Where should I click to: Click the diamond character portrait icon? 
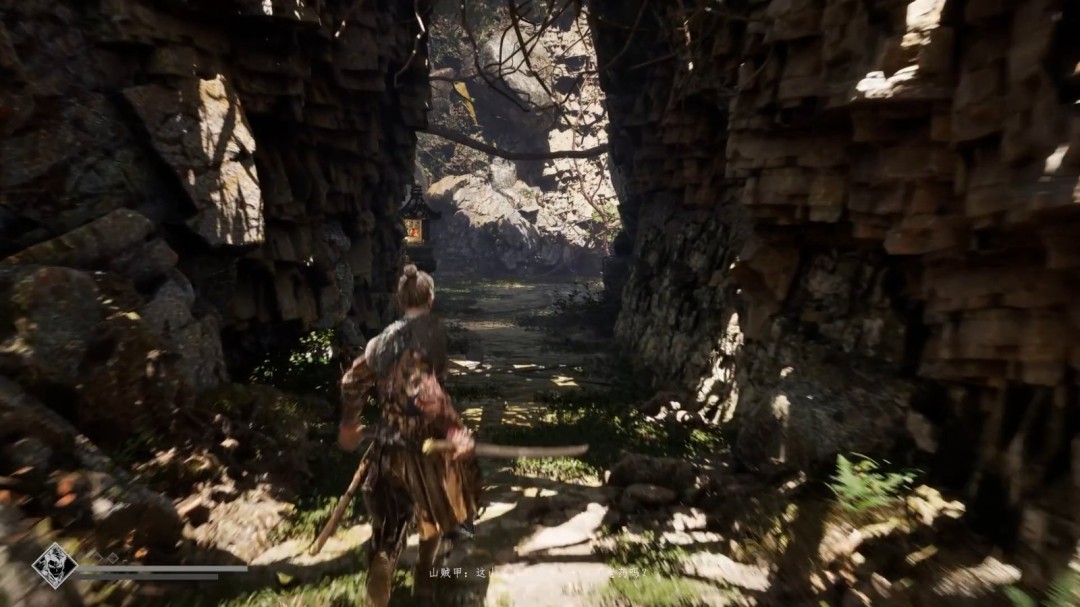coord(54,566)
